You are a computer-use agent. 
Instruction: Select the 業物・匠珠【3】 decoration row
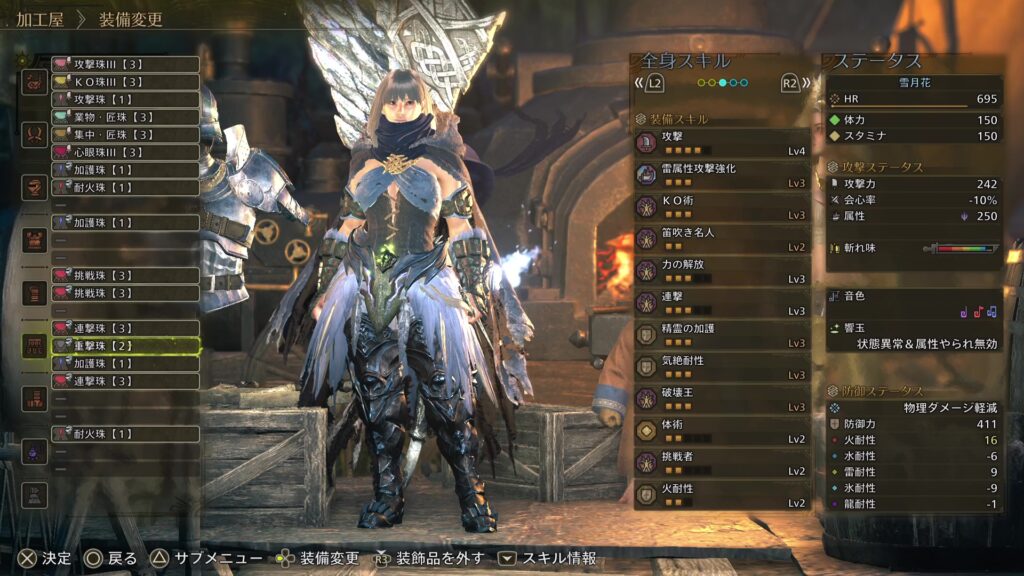point(125,117)
